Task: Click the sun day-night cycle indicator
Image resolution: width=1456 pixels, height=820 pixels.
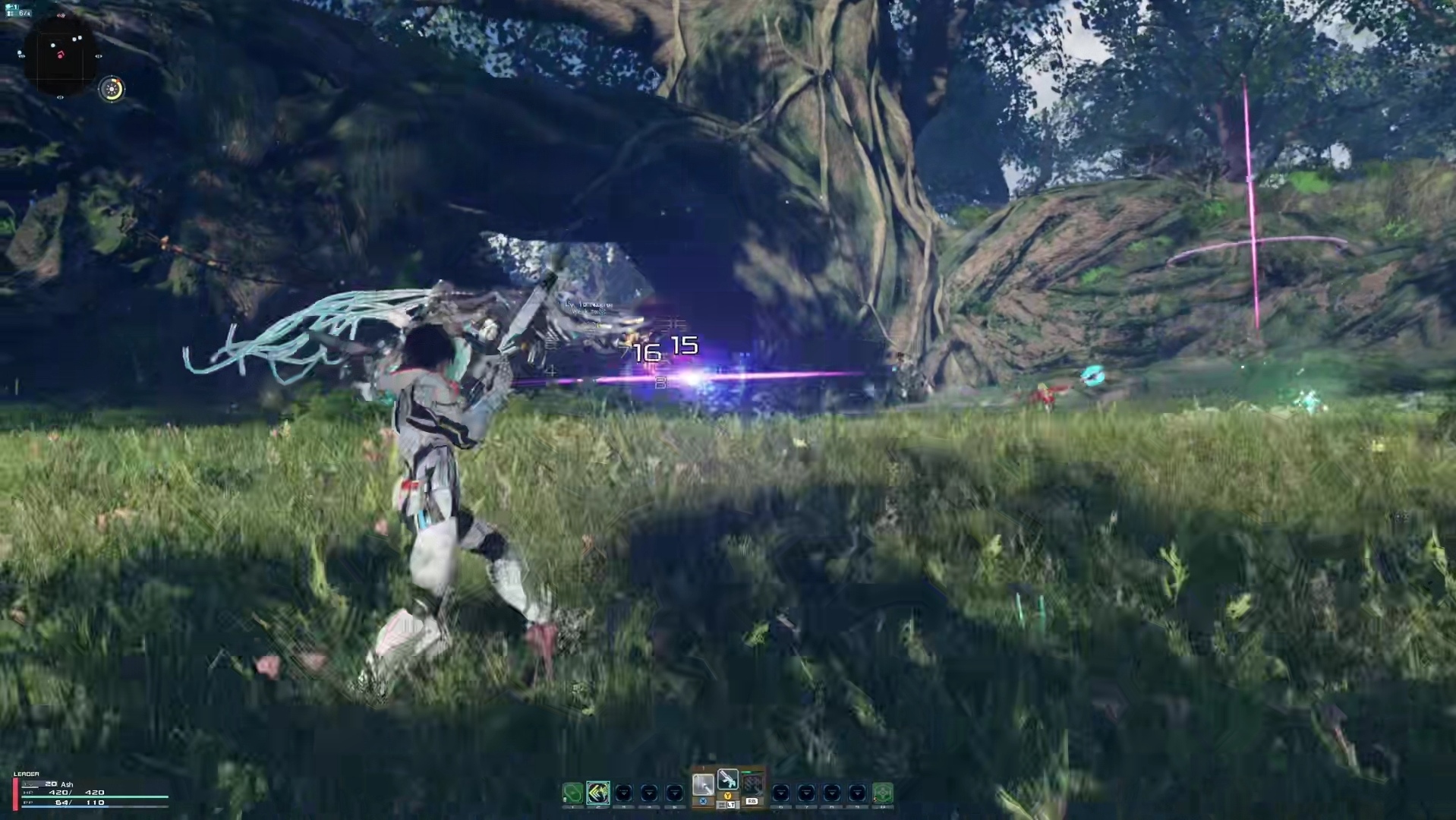Action: click(112, 90)
